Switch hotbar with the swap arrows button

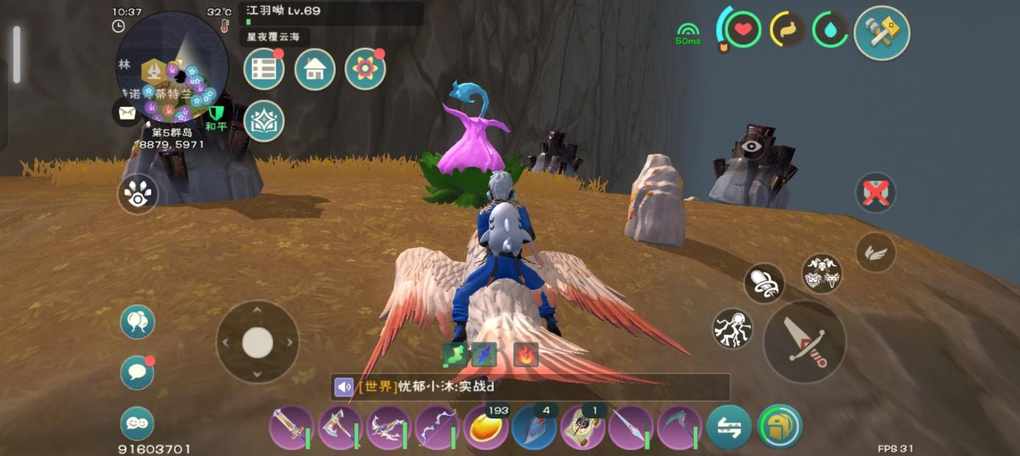pos(729,427)
